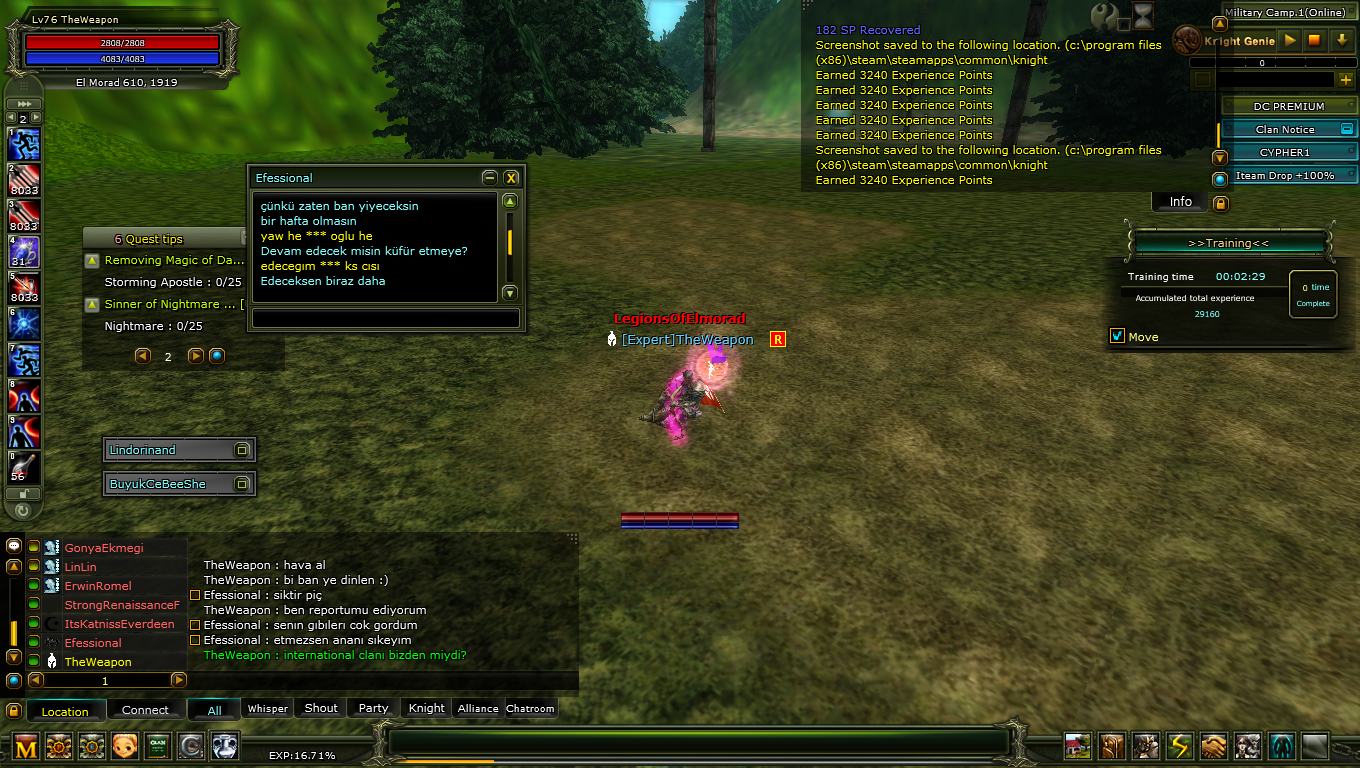Click the handshake icon in bottom bar
Screen dimensions: 1360x768
[x=1213, y=746]
